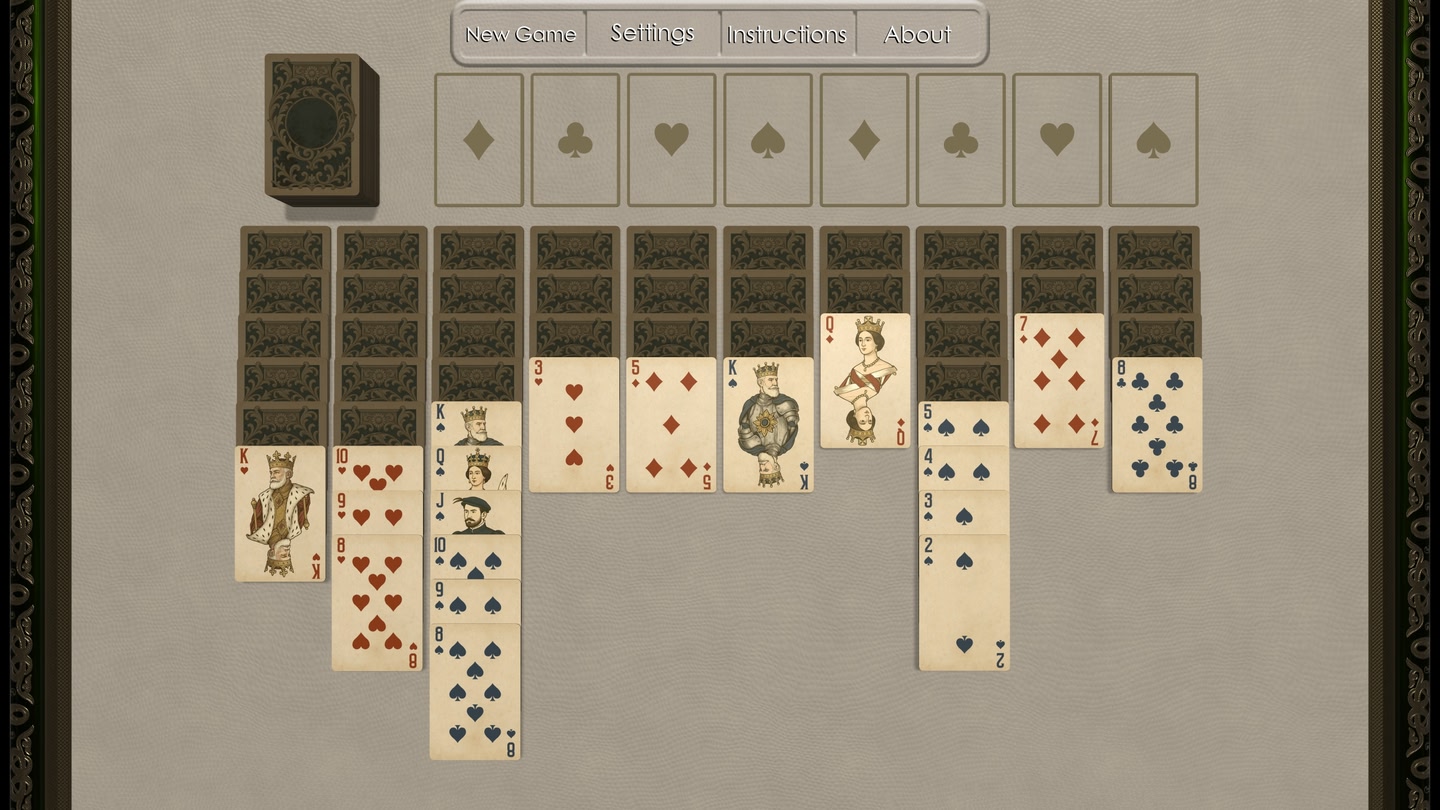The height and width of the screenshot is (810, 1440).
Task: Open the Settings menu
Action: tap(651, 32)
